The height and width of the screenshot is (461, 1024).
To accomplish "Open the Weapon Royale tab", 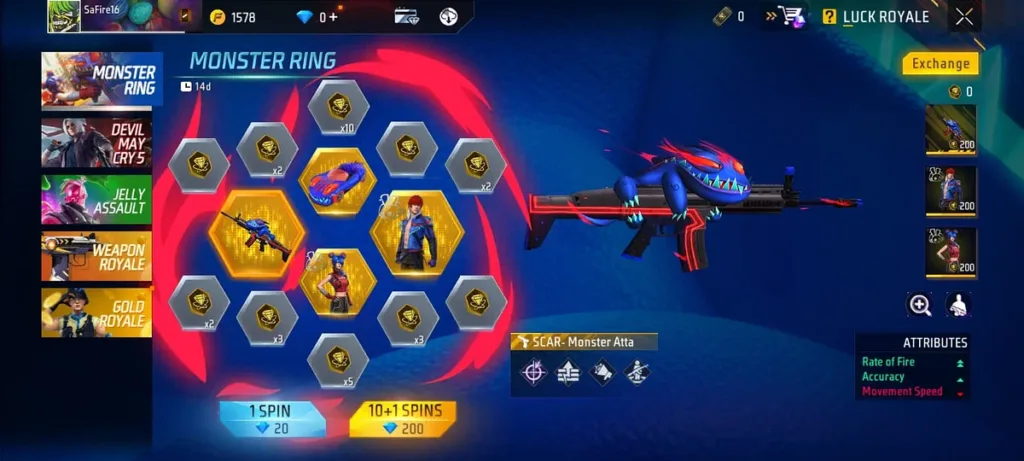I will 98,257.
